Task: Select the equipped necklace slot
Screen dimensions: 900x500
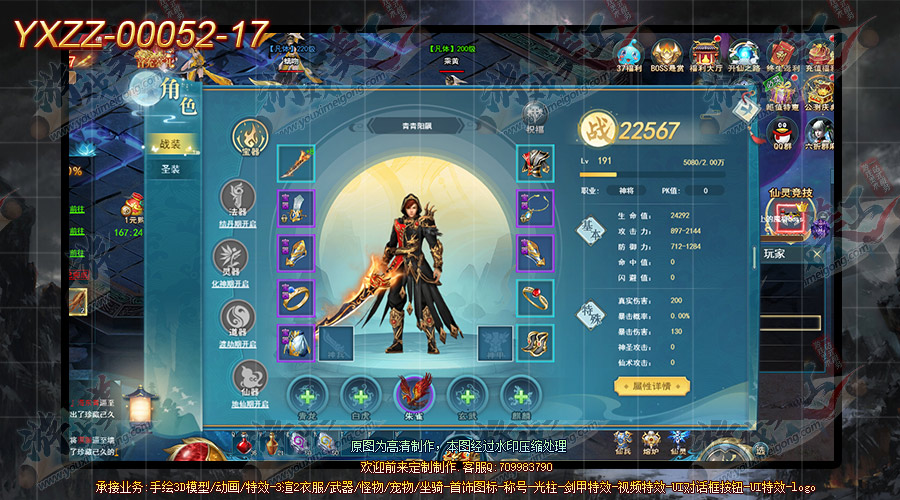Action: click(x=535, y=208)
